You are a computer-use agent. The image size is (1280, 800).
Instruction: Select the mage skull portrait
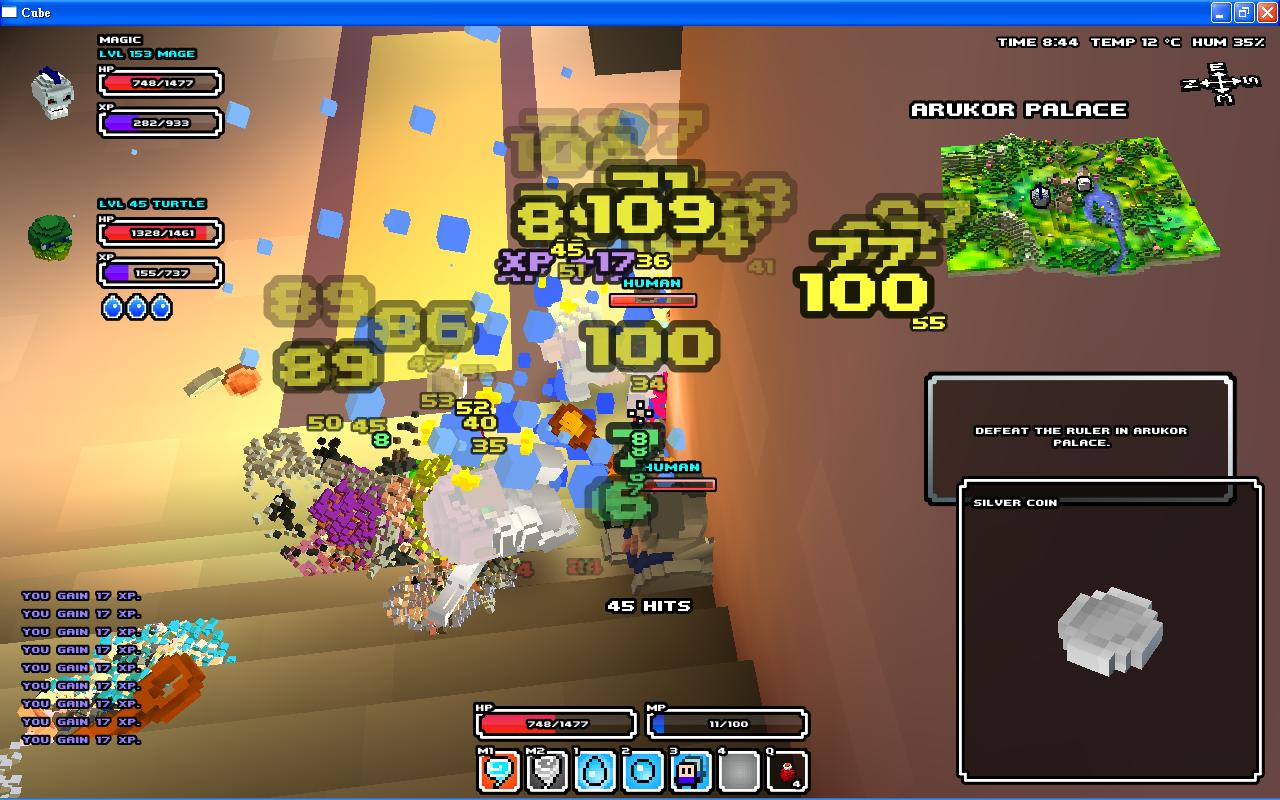tap(52, 93)
